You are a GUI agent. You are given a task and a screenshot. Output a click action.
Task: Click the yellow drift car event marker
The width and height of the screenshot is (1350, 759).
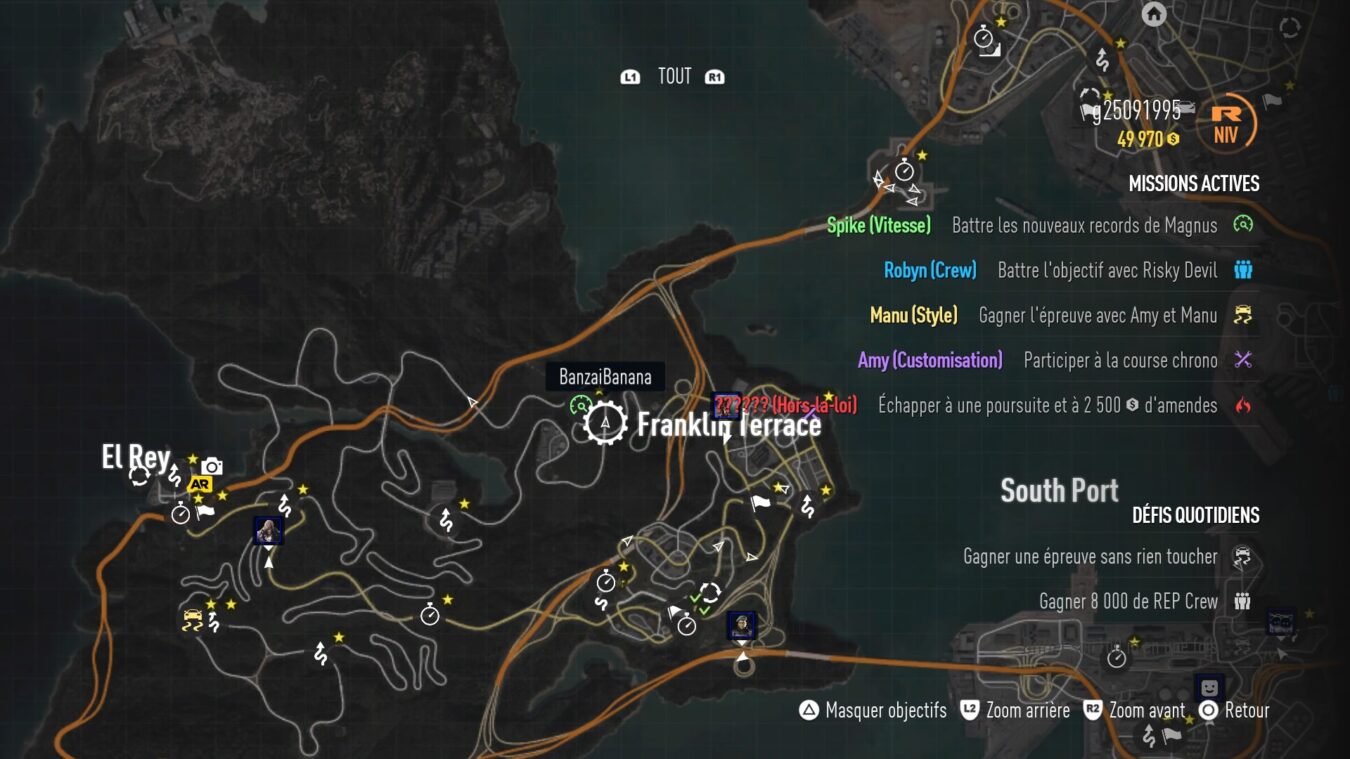pyautogui.click(x=192, y=620)
